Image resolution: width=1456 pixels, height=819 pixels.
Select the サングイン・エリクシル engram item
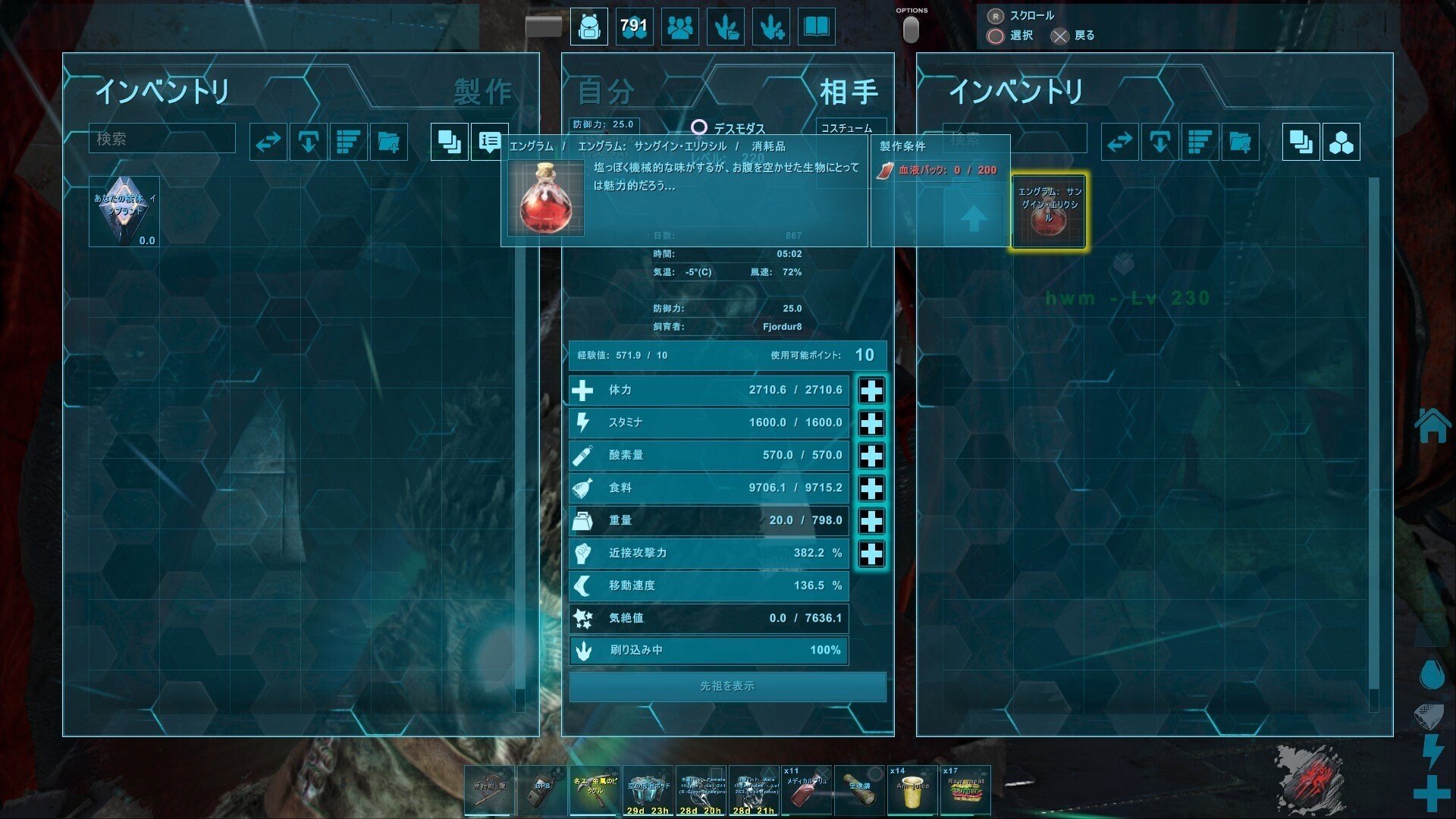point(1047,211)
